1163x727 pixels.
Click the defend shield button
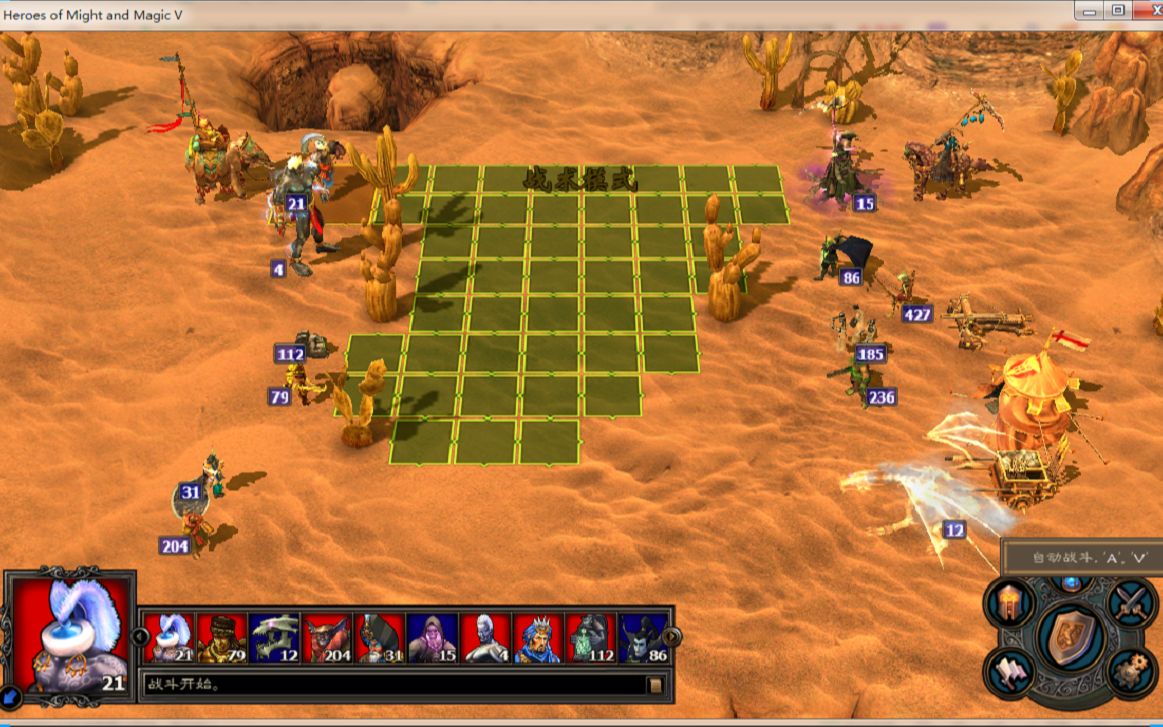coord(1069,637)
